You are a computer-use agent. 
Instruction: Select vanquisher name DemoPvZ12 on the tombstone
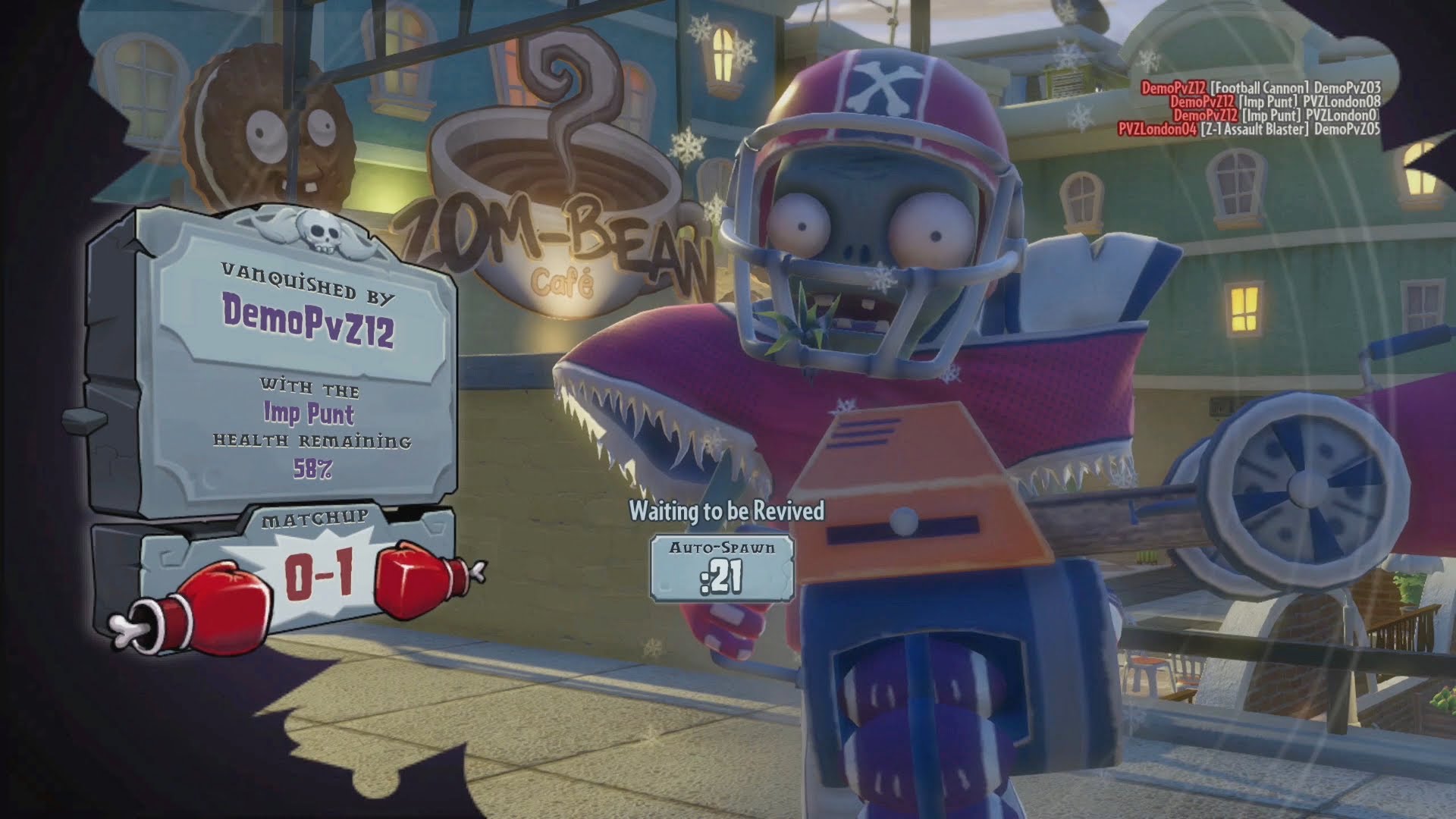[308, 322]
